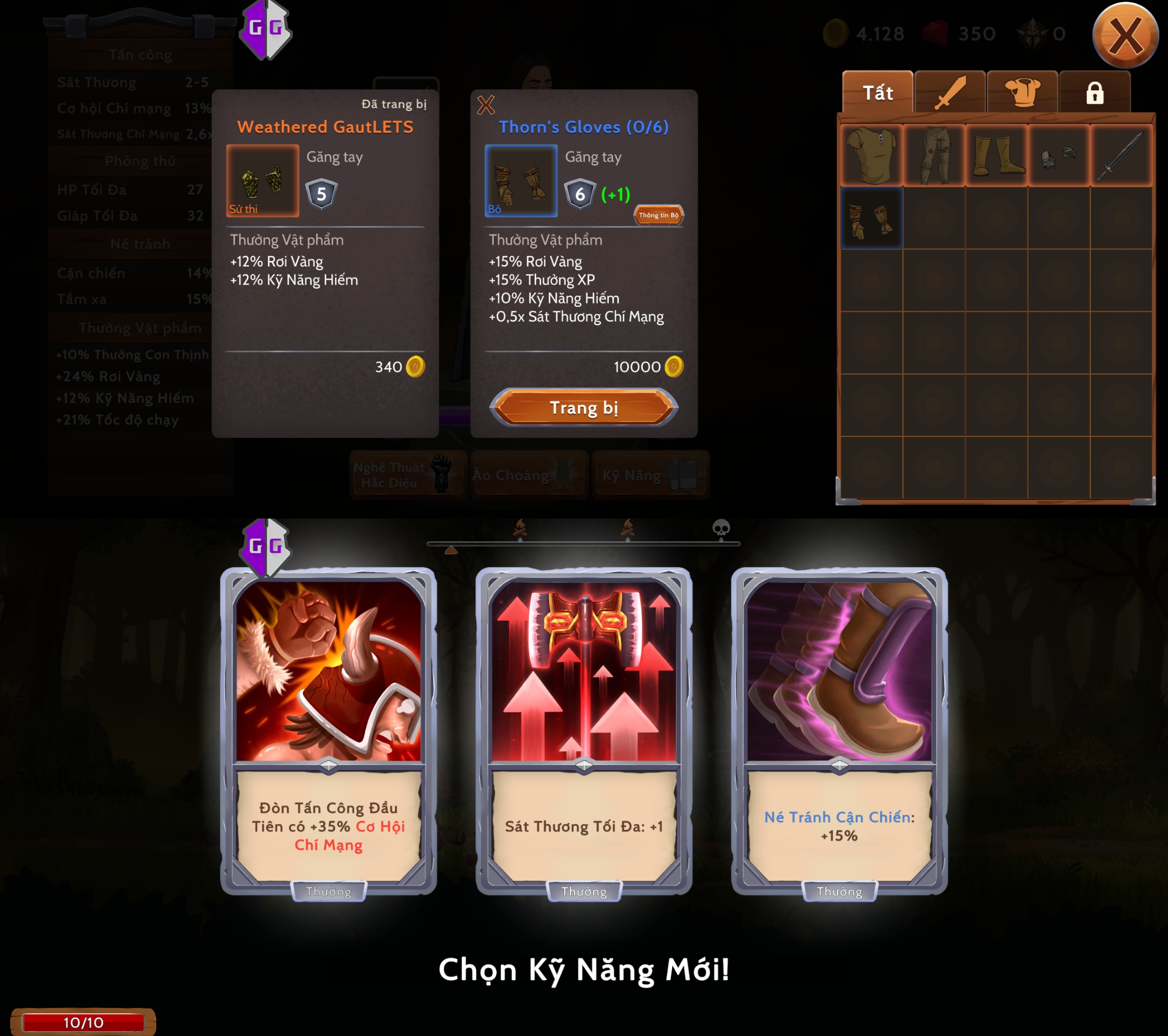Equip Thorn's Gloves with Trang bị button

coord(583,408)
